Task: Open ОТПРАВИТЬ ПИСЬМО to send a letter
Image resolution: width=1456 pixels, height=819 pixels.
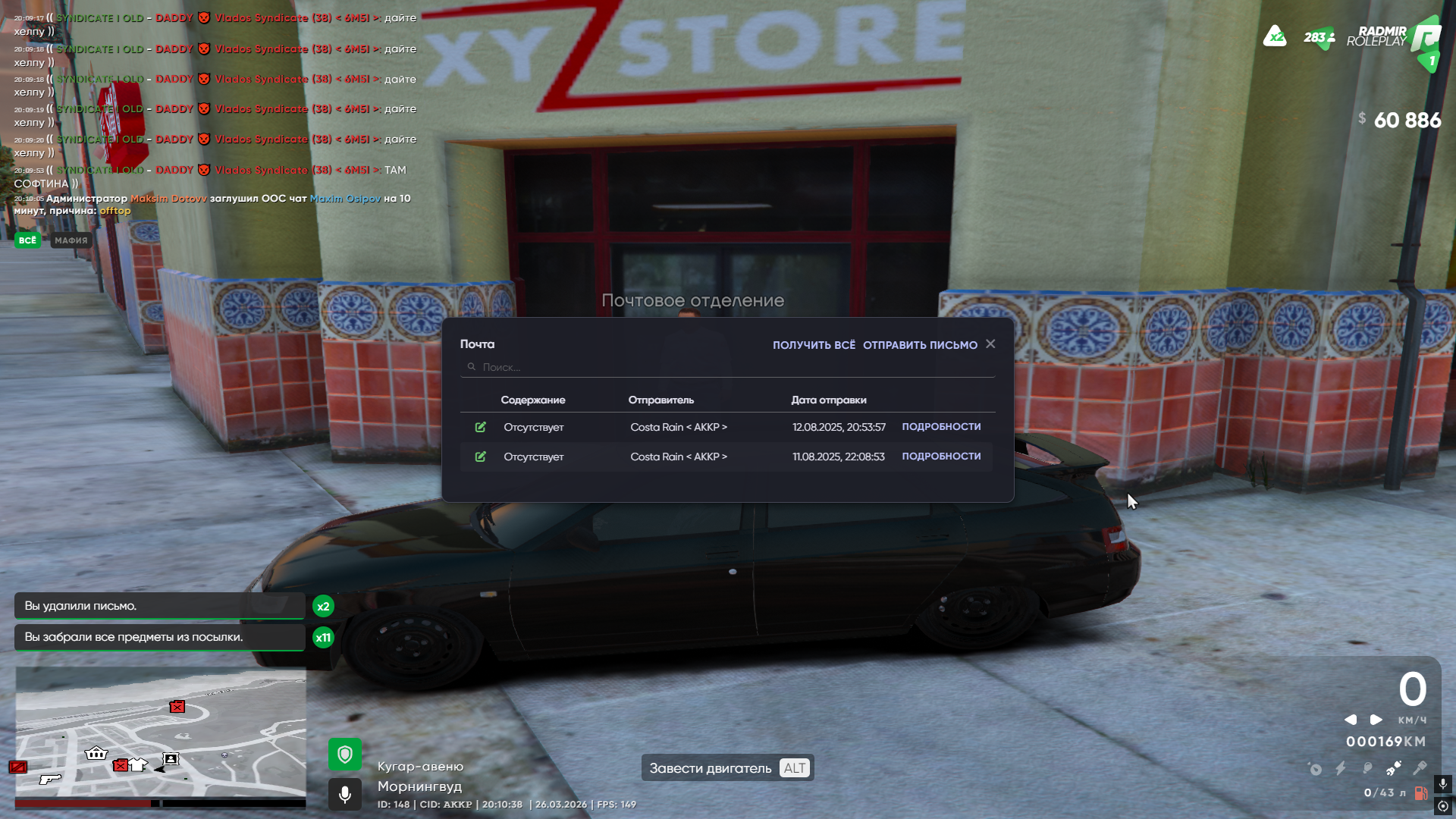Action: point(920,345)
